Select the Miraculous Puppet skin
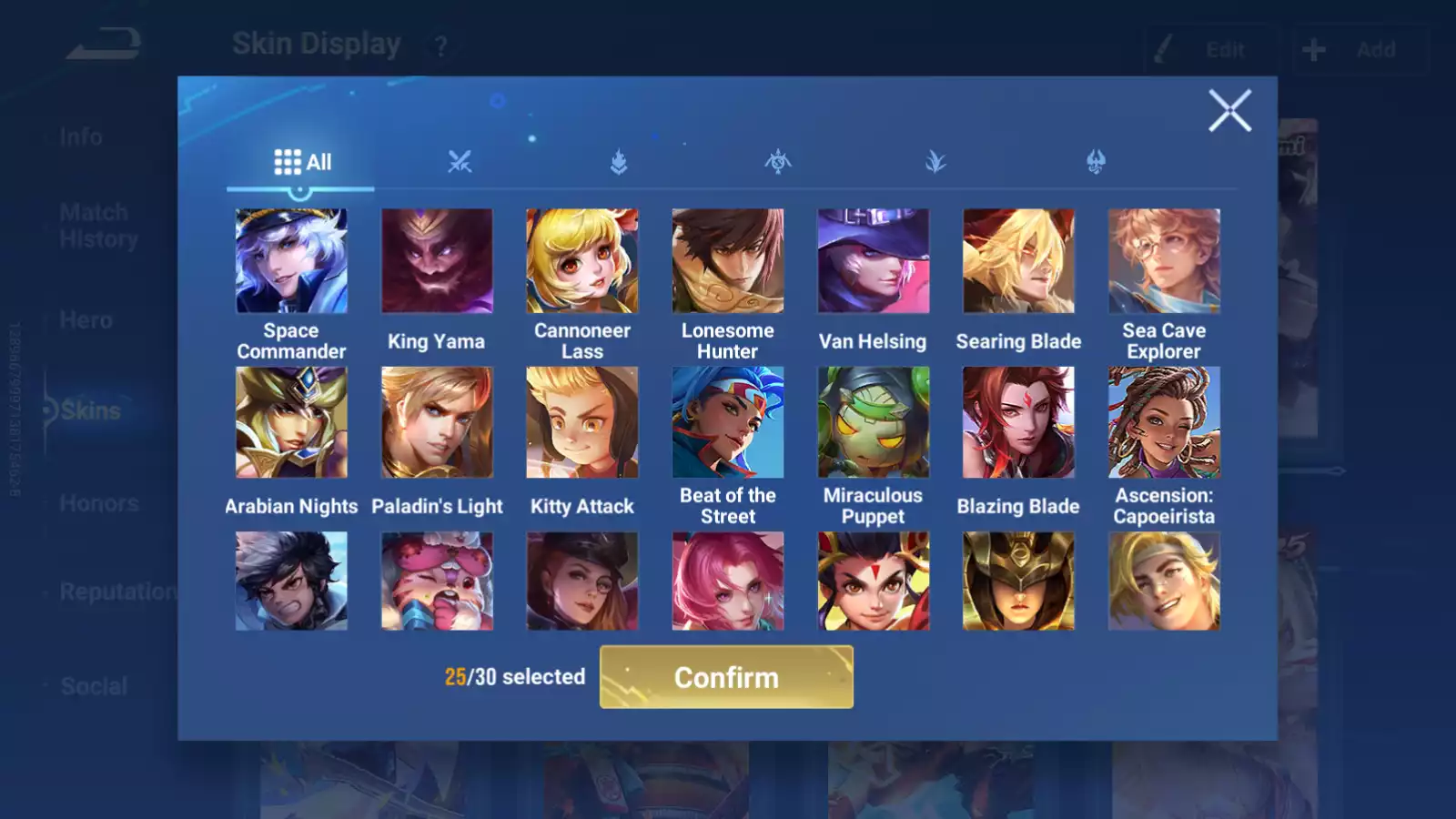1456x819 pixels. 874,422
